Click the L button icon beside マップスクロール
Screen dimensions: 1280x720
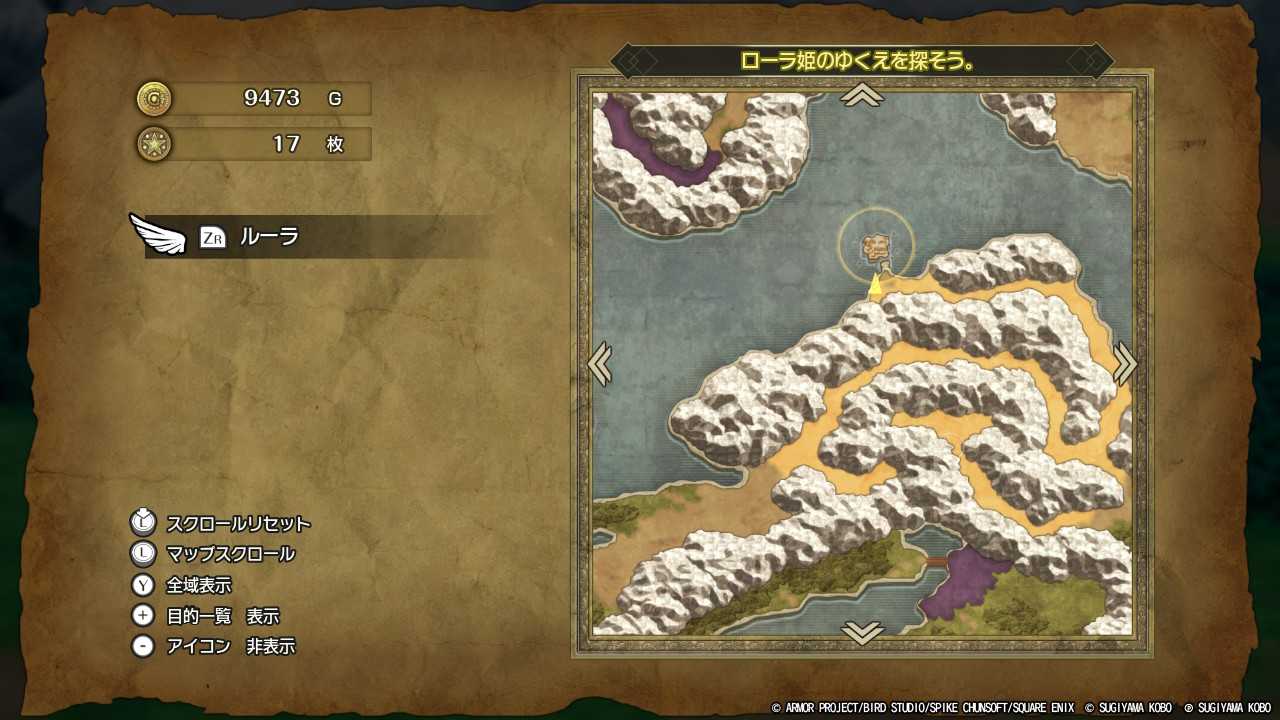coord(143,554)
